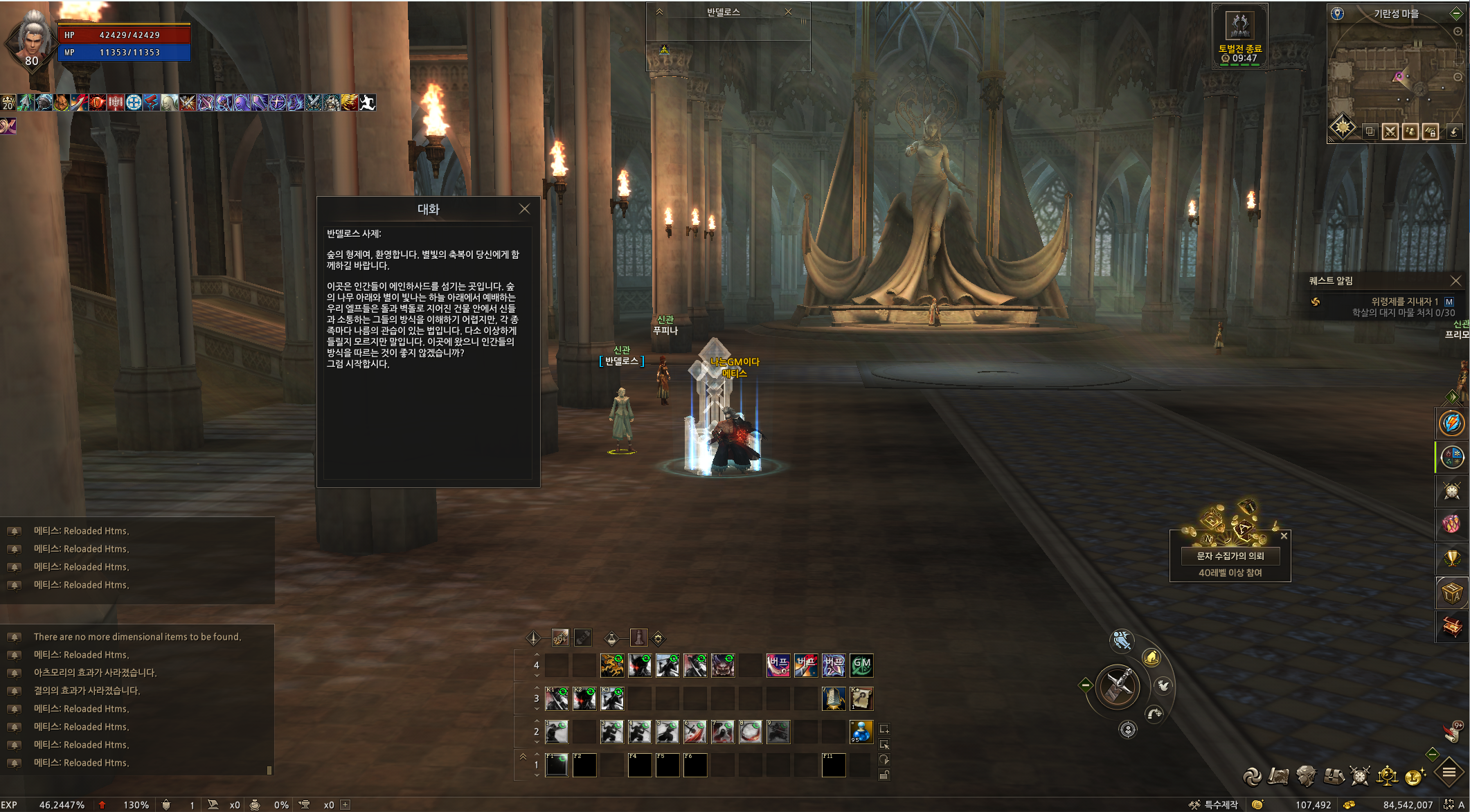The image size is (1470, 812).
Task: Use the scroll item in hotbar row 3
Action: tap(861, 698)
